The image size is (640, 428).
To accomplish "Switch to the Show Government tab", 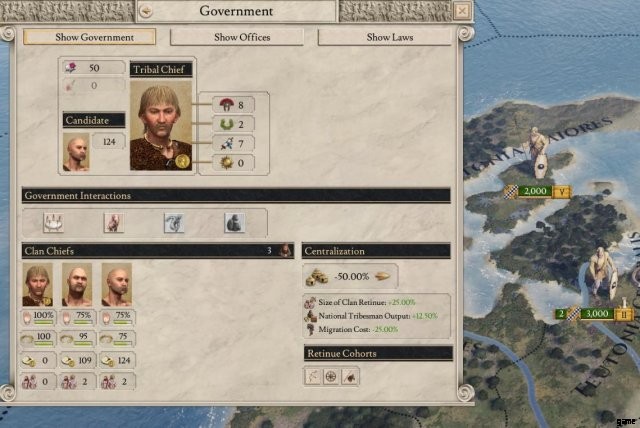I will [x=90, y=37].
